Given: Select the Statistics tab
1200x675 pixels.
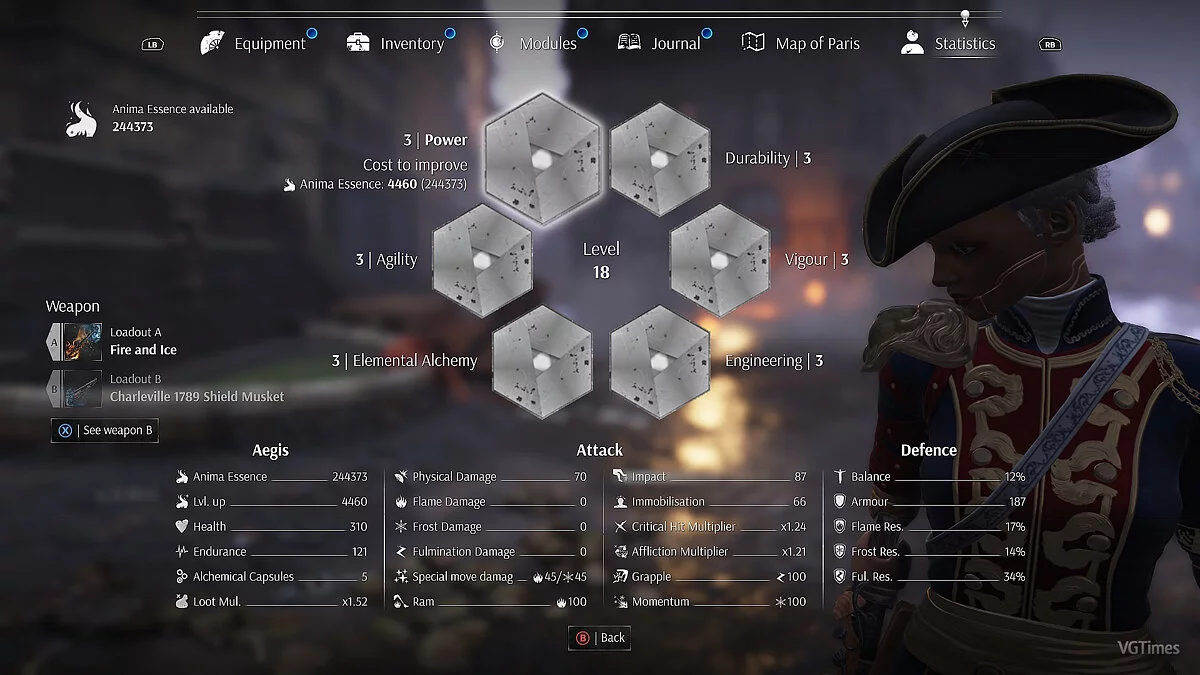Looking at the screenshot, I should pos(948,44).
